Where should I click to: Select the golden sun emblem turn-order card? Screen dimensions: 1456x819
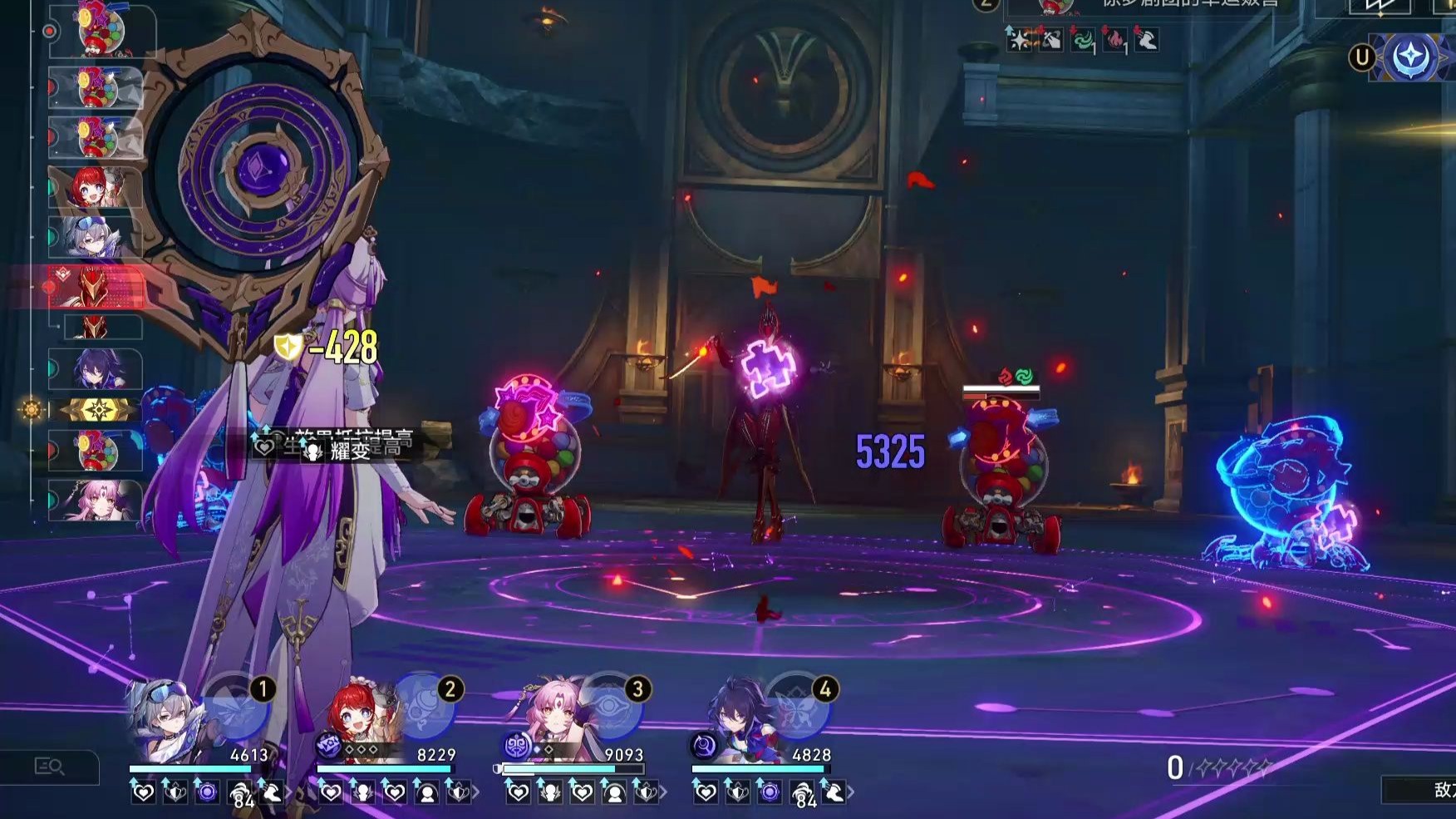97,410
